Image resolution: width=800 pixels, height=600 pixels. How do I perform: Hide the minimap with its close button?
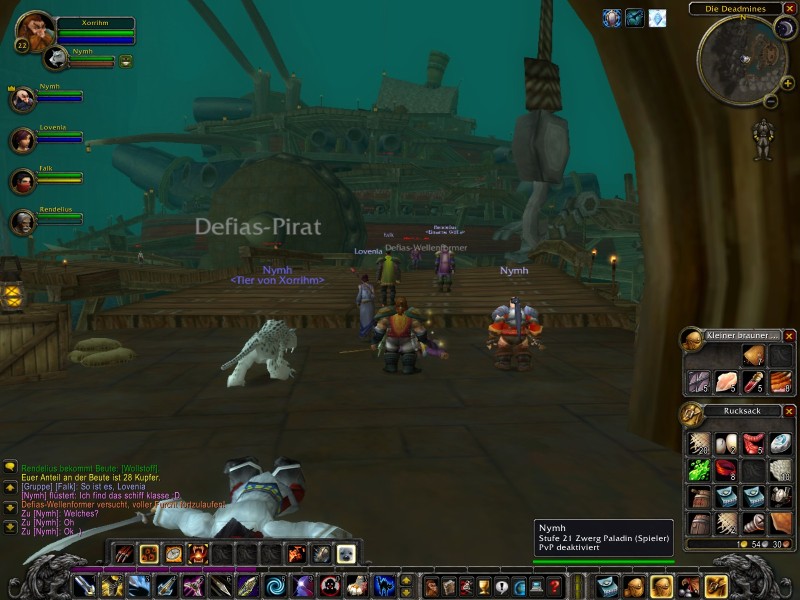(790, 9)
